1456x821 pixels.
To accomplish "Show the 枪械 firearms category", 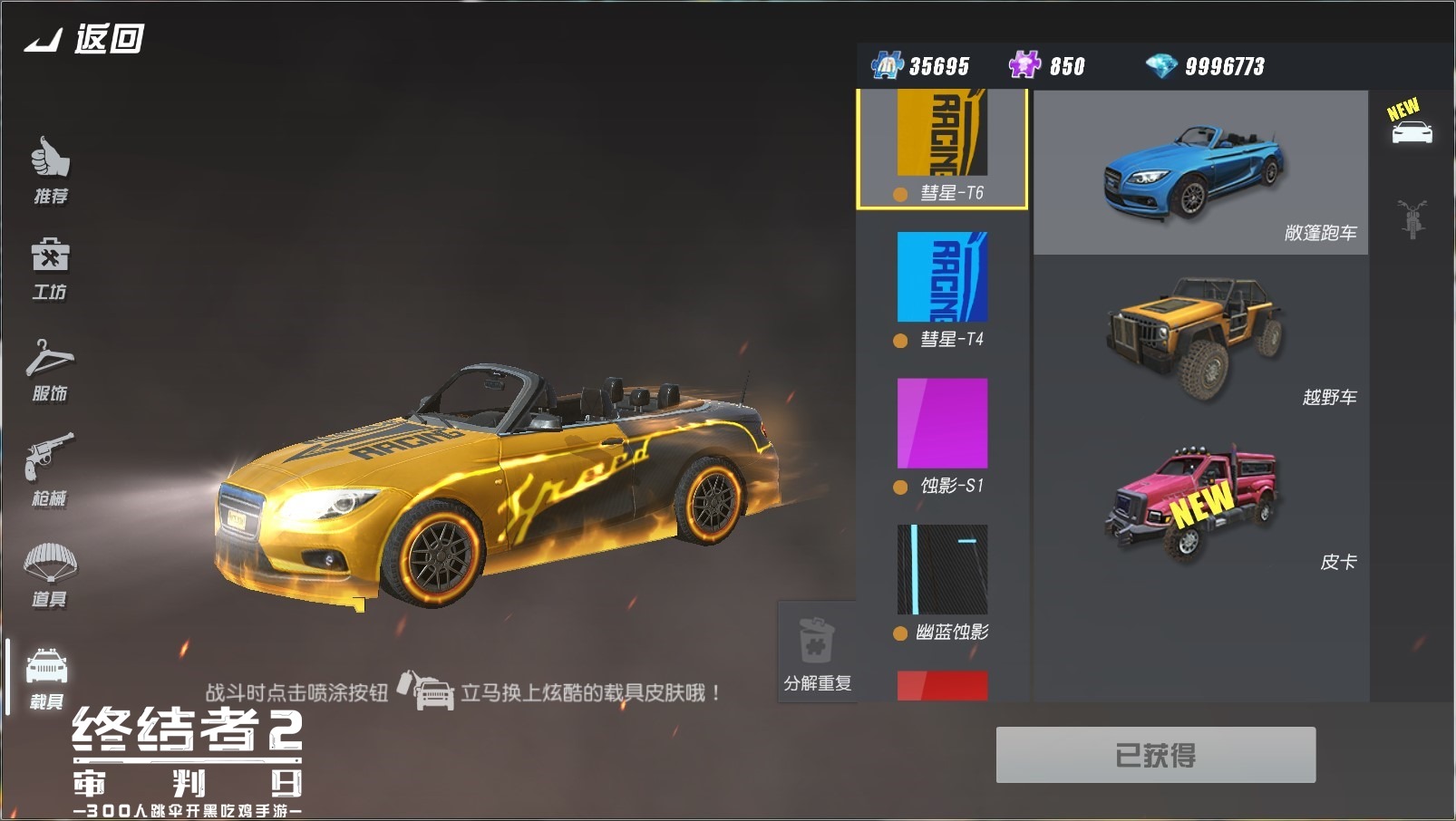I will [49, 468].
